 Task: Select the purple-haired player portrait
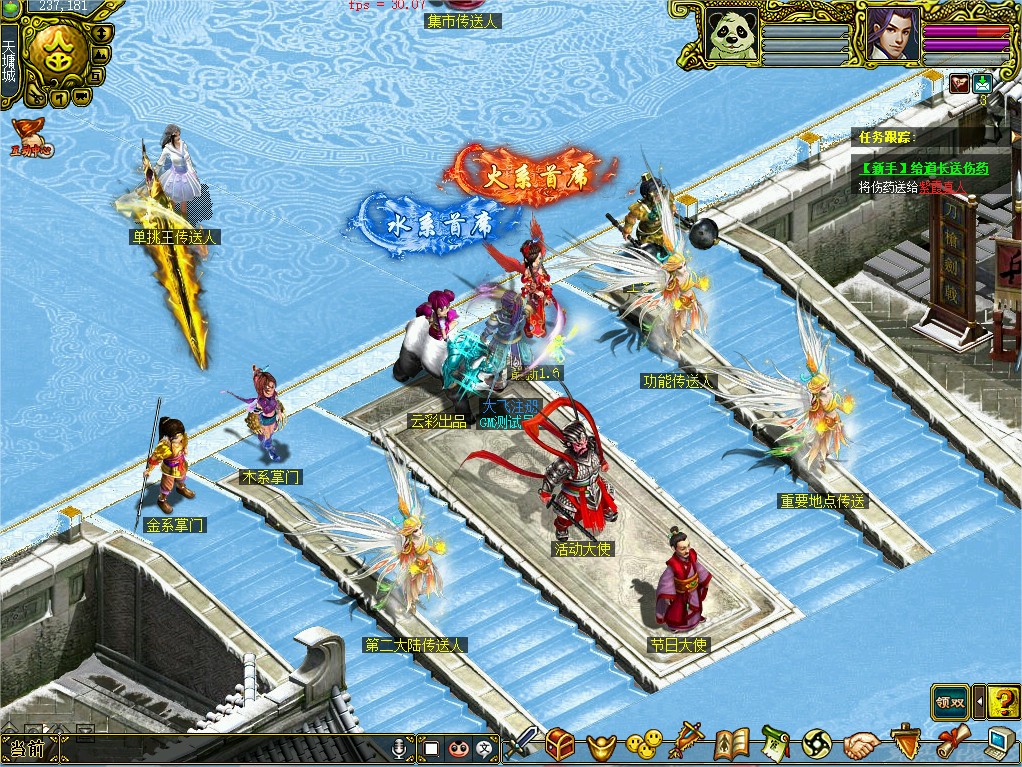[892, 35]
